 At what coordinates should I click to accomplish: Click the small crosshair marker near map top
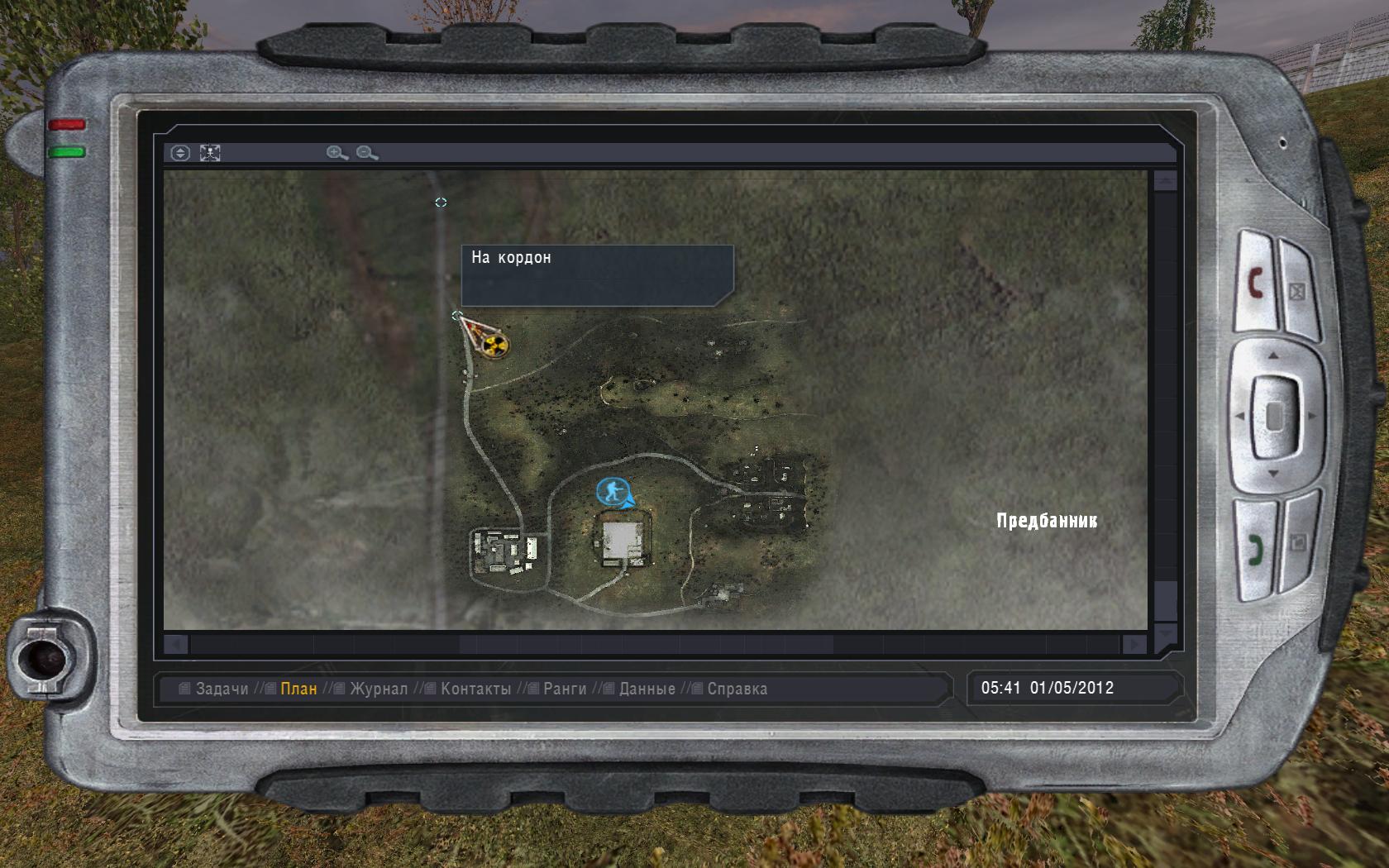pyautogui.click(x=442, y=201)
